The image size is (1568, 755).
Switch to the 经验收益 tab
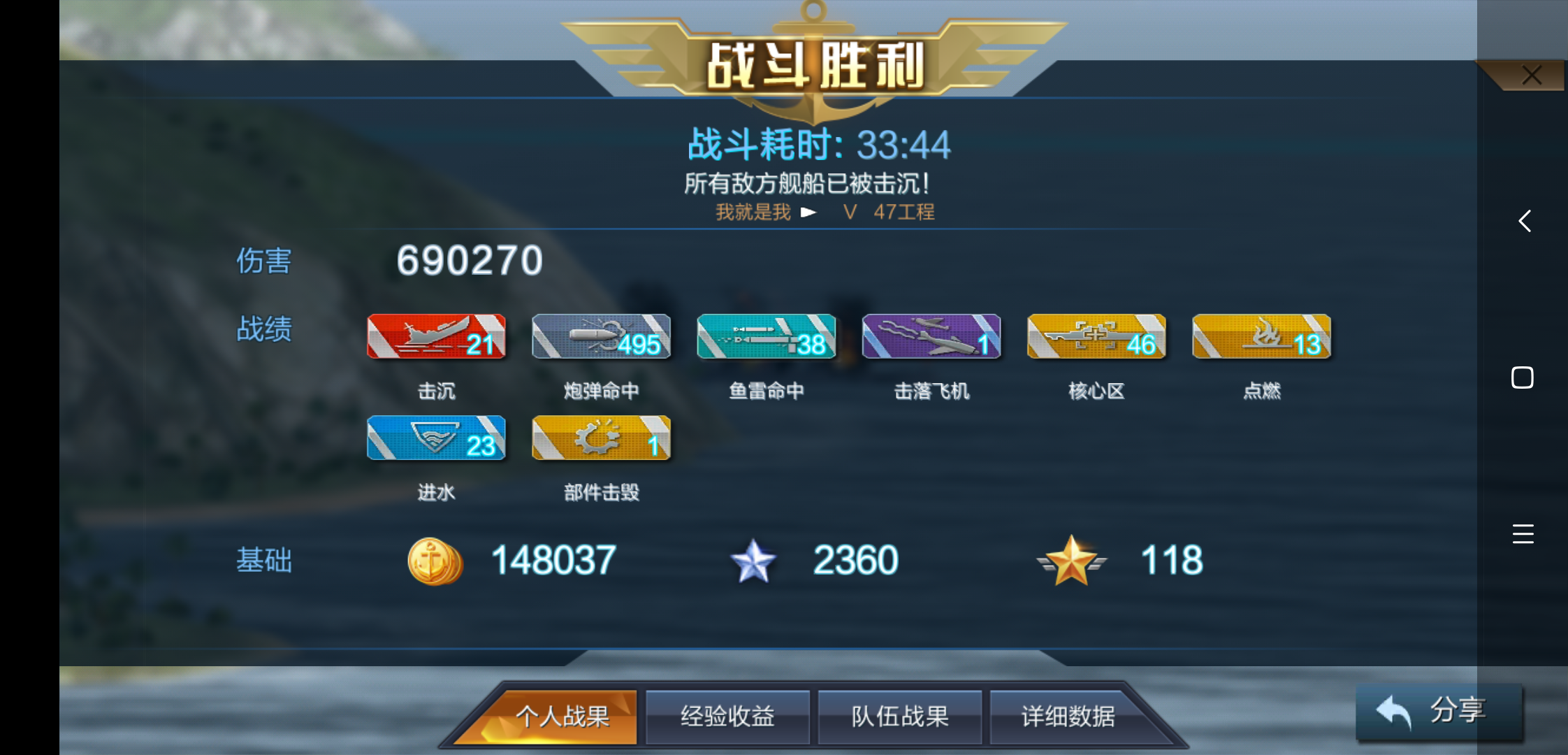pyautogui.click(x=727, y=716)
